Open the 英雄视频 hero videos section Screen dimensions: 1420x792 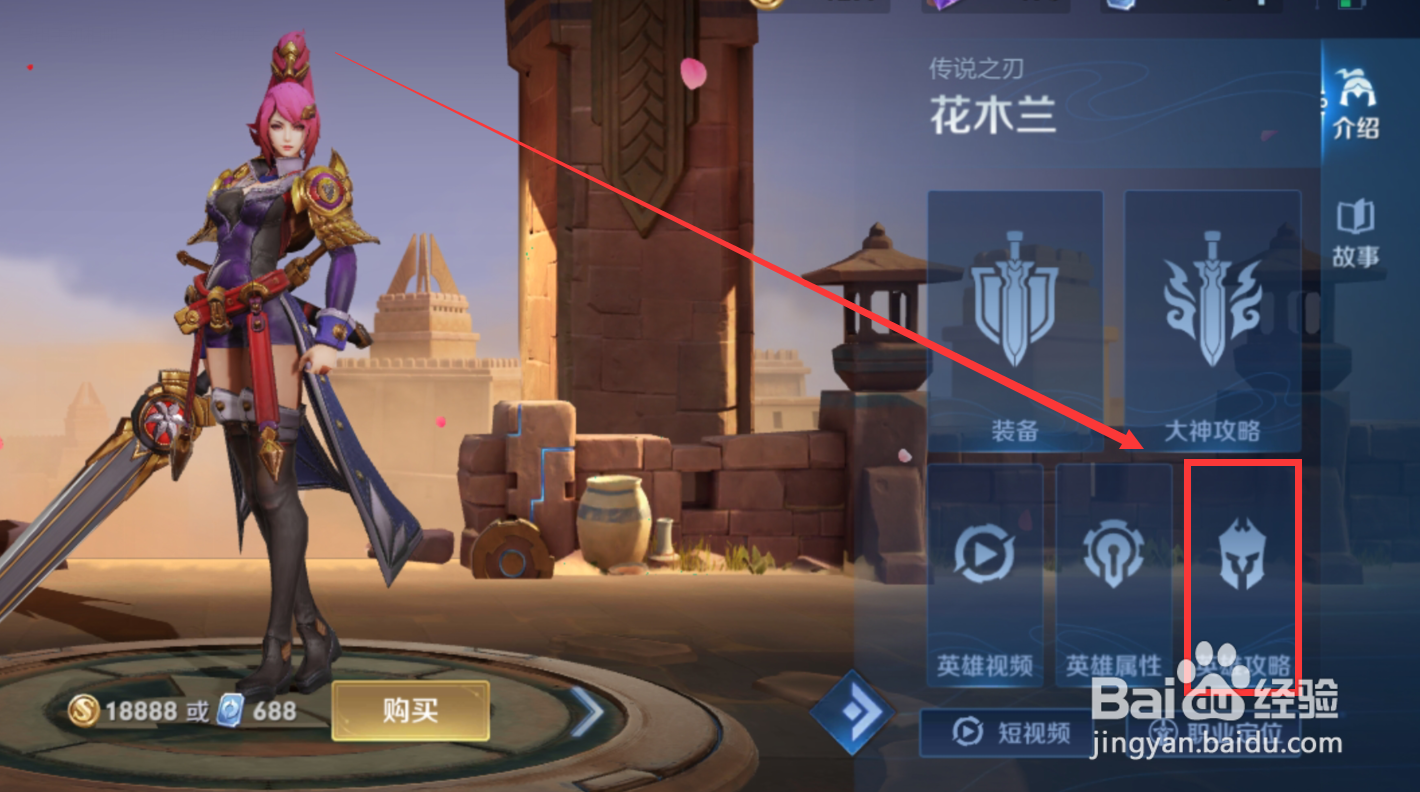click(983, 570)
